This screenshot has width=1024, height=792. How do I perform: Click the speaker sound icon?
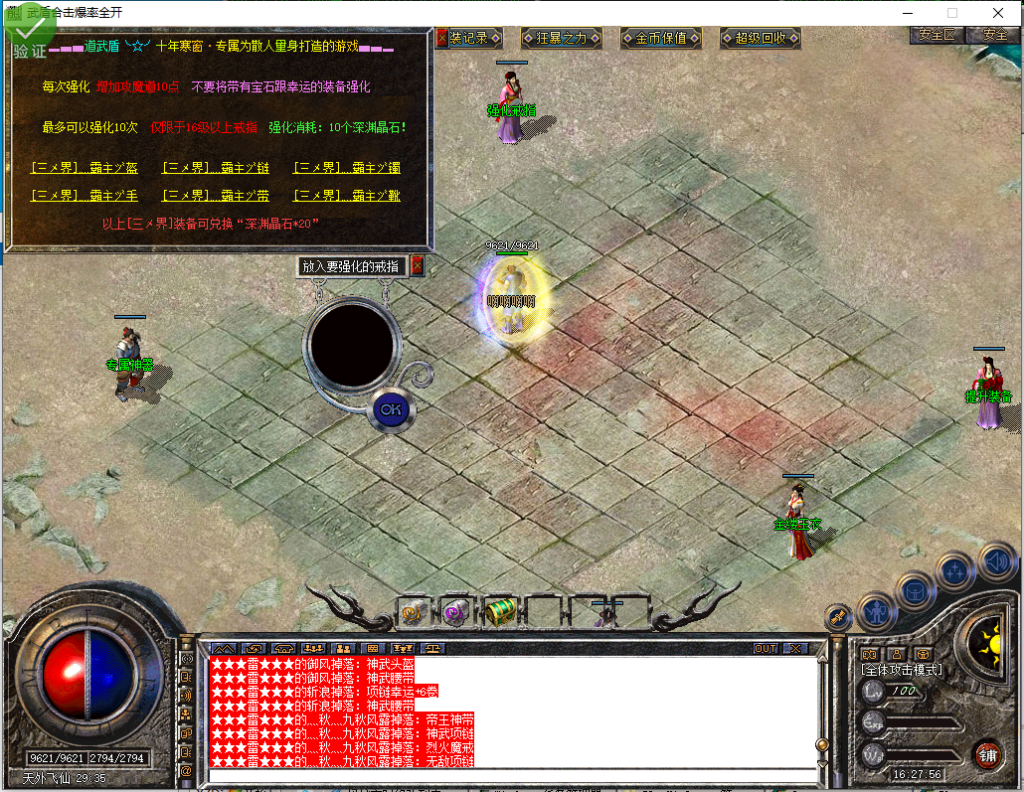click(997, 561)
